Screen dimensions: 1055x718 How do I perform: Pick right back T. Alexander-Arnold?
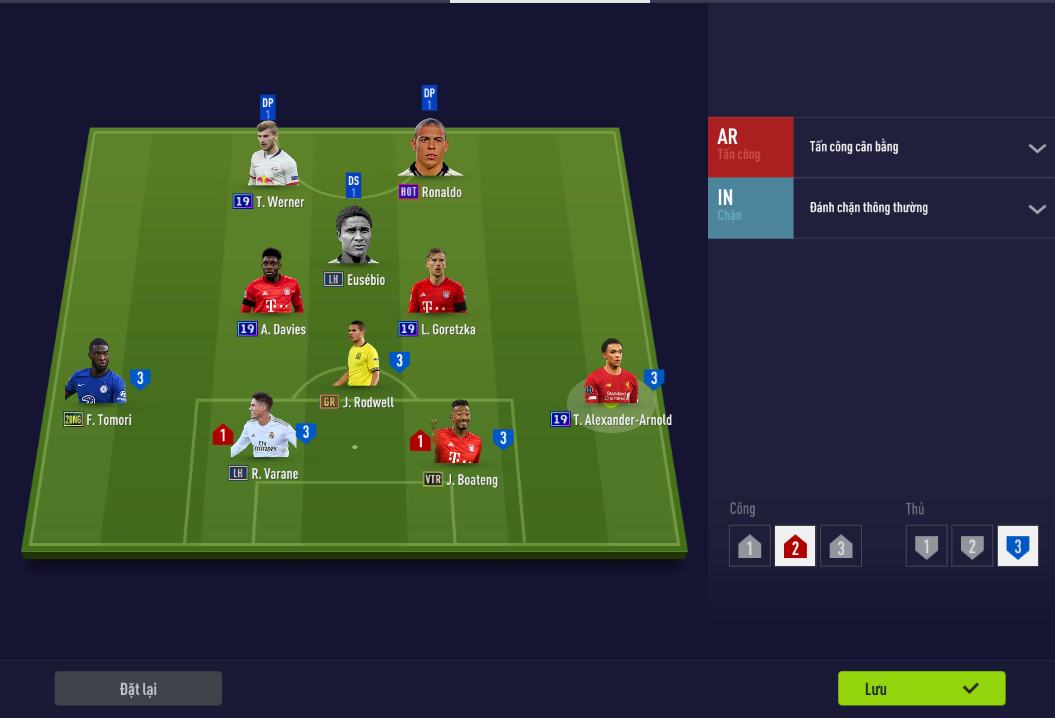click(612, 373)
